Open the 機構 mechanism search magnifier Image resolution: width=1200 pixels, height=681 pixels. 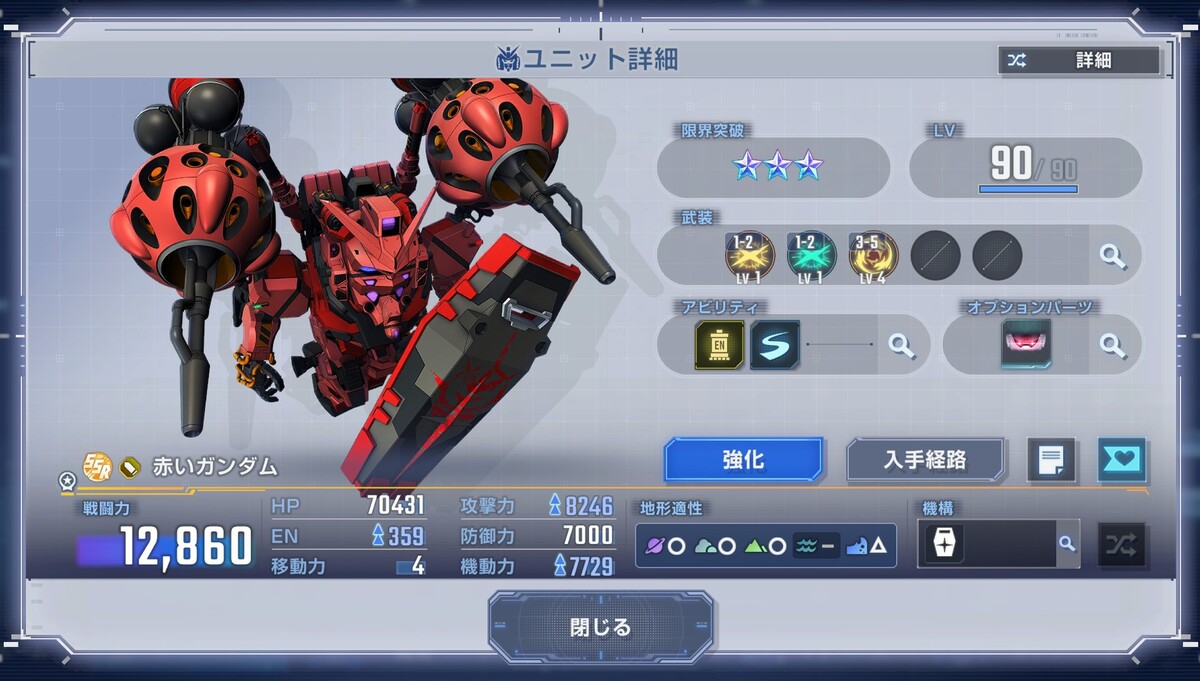pos(1067,544)
